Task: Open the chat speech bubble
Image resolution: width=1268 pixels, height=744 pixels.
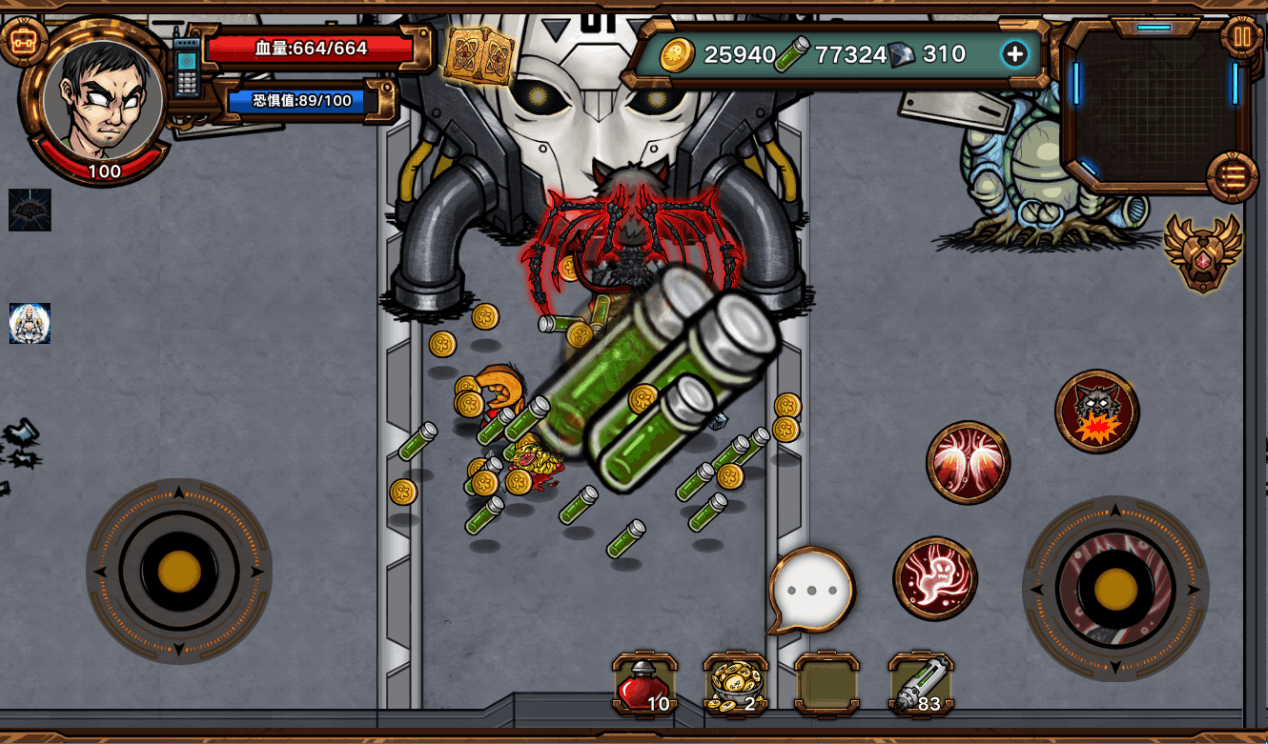Action: 812,590
